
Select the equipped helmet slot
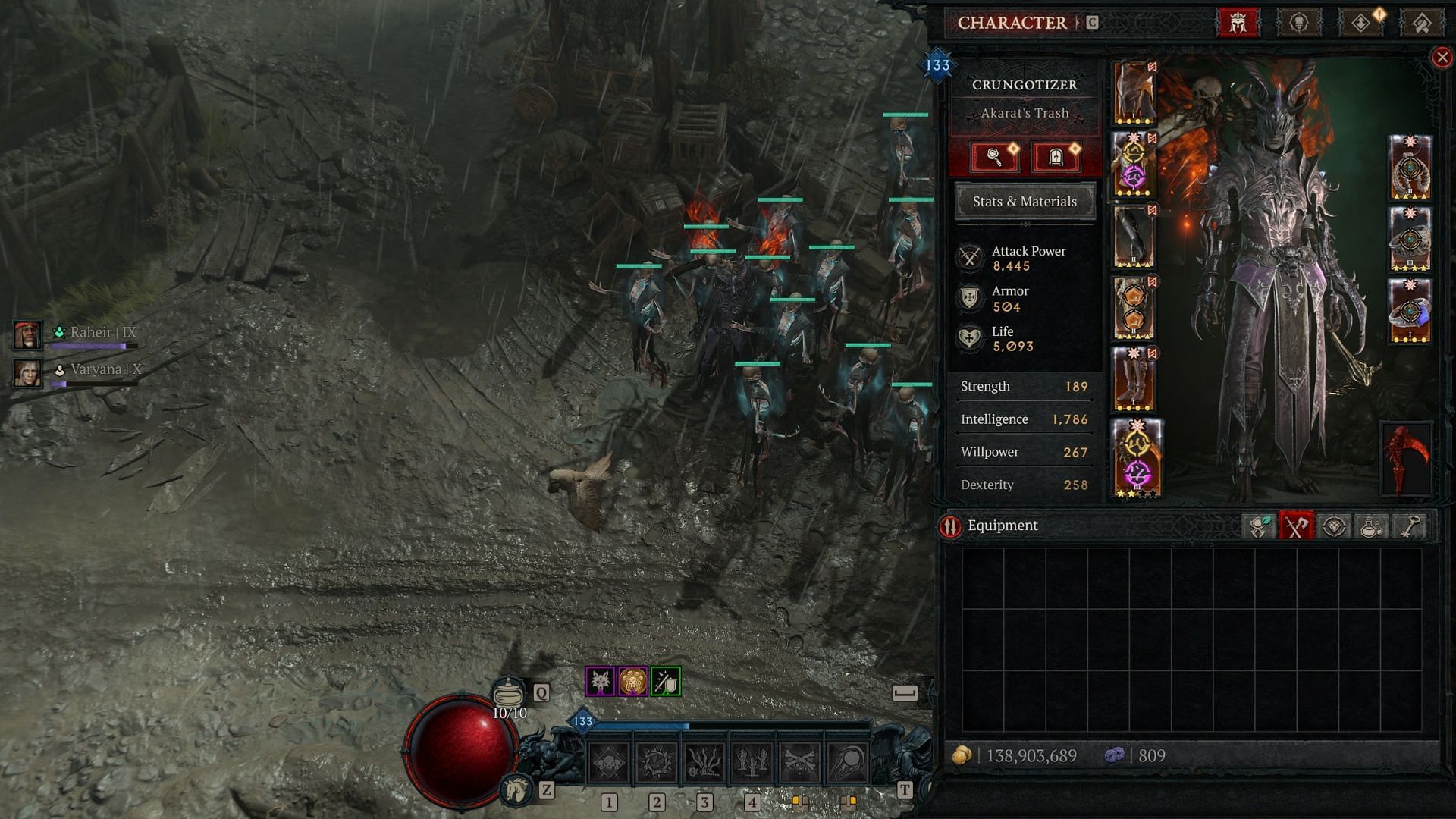pyautogui.click(x=1134, y=93)
